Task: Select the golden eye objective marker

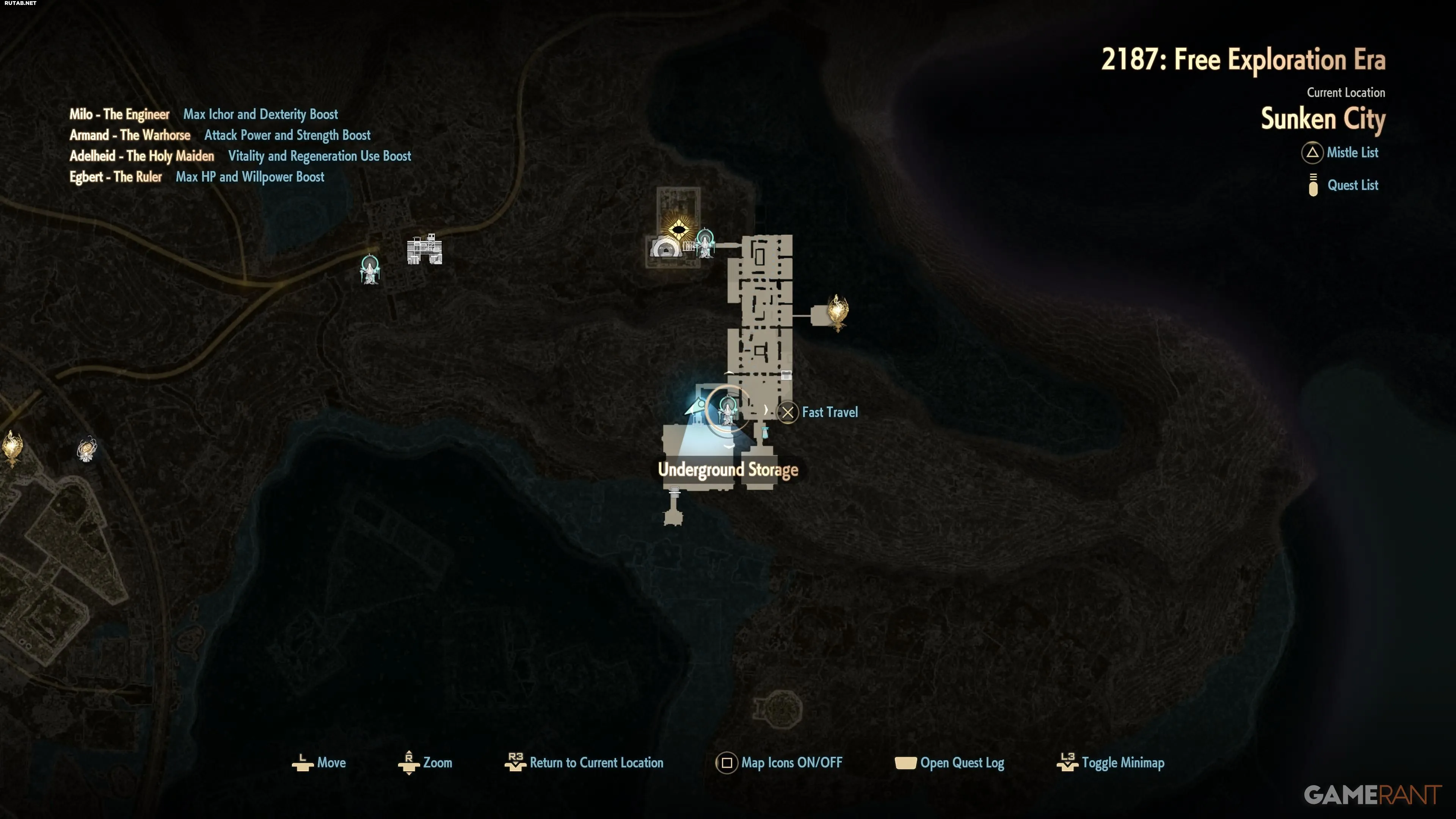Action: [x=678, y=229]
